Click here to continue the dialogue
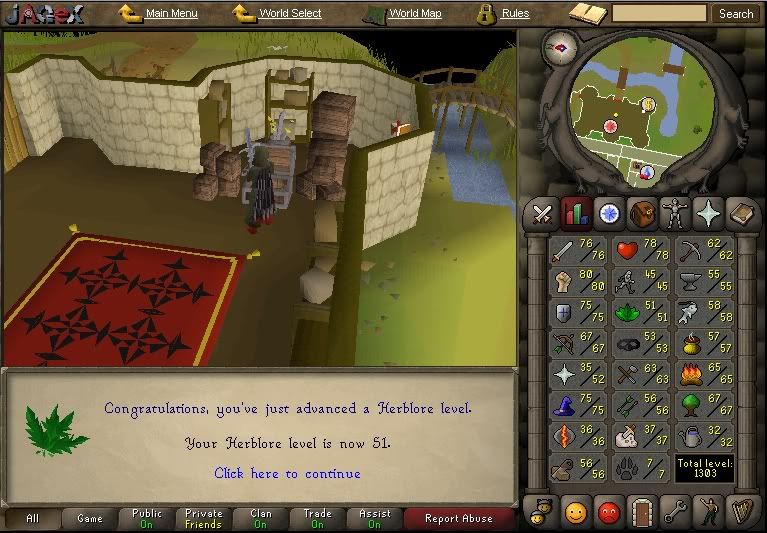The height and width of the screenshot is (533, 767). (287, 473)
